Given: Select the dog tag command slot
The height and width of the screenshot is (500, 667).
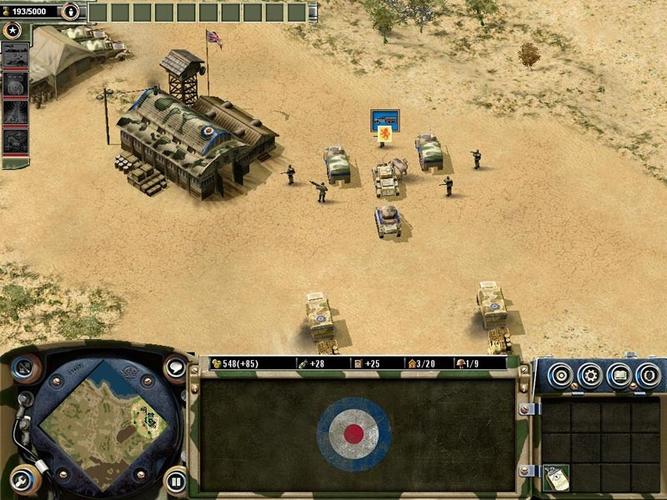Looking at the screenshot, I should [x=557, y=478].
